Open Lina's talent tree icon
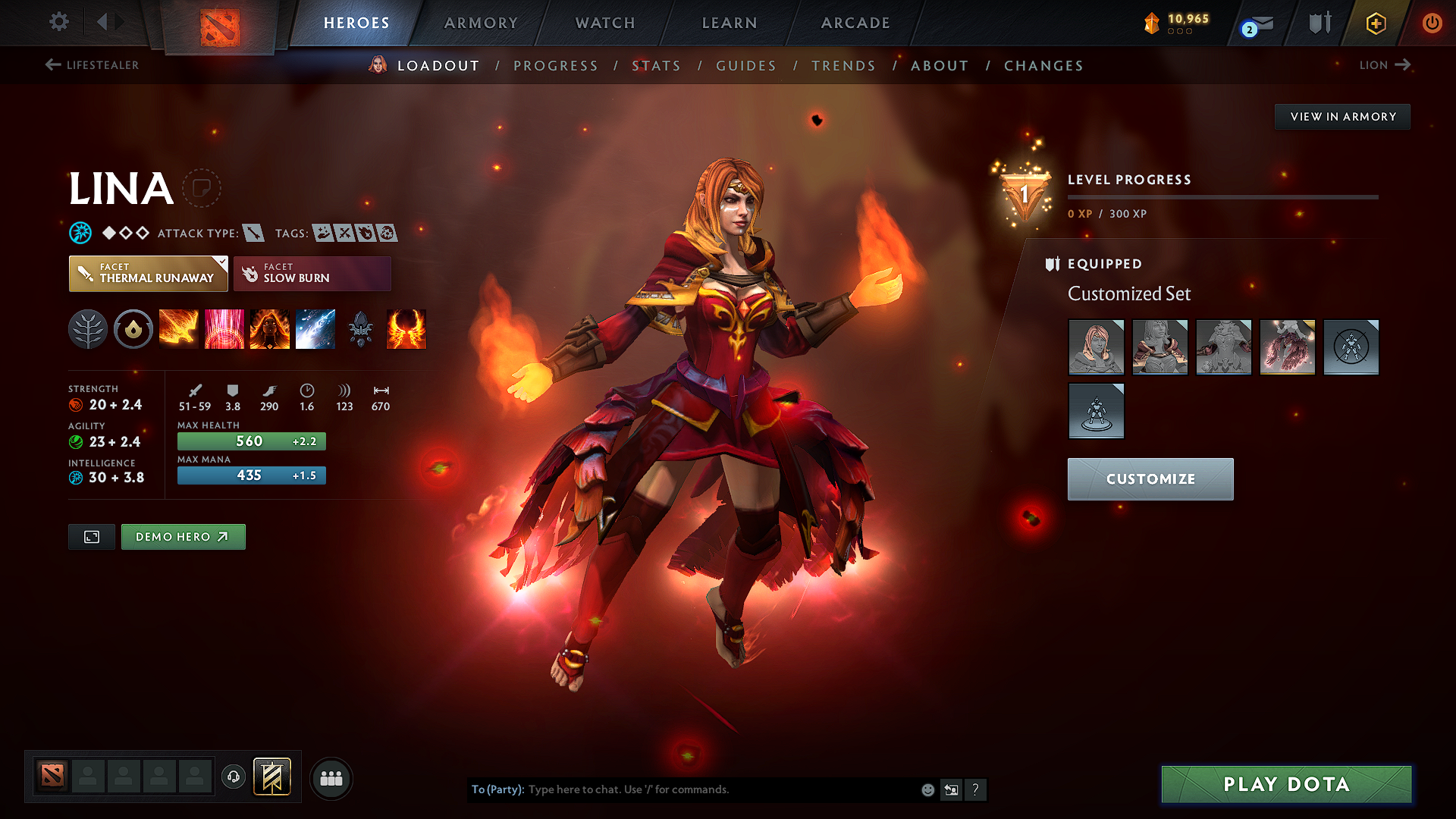 [x=88, y=329]
